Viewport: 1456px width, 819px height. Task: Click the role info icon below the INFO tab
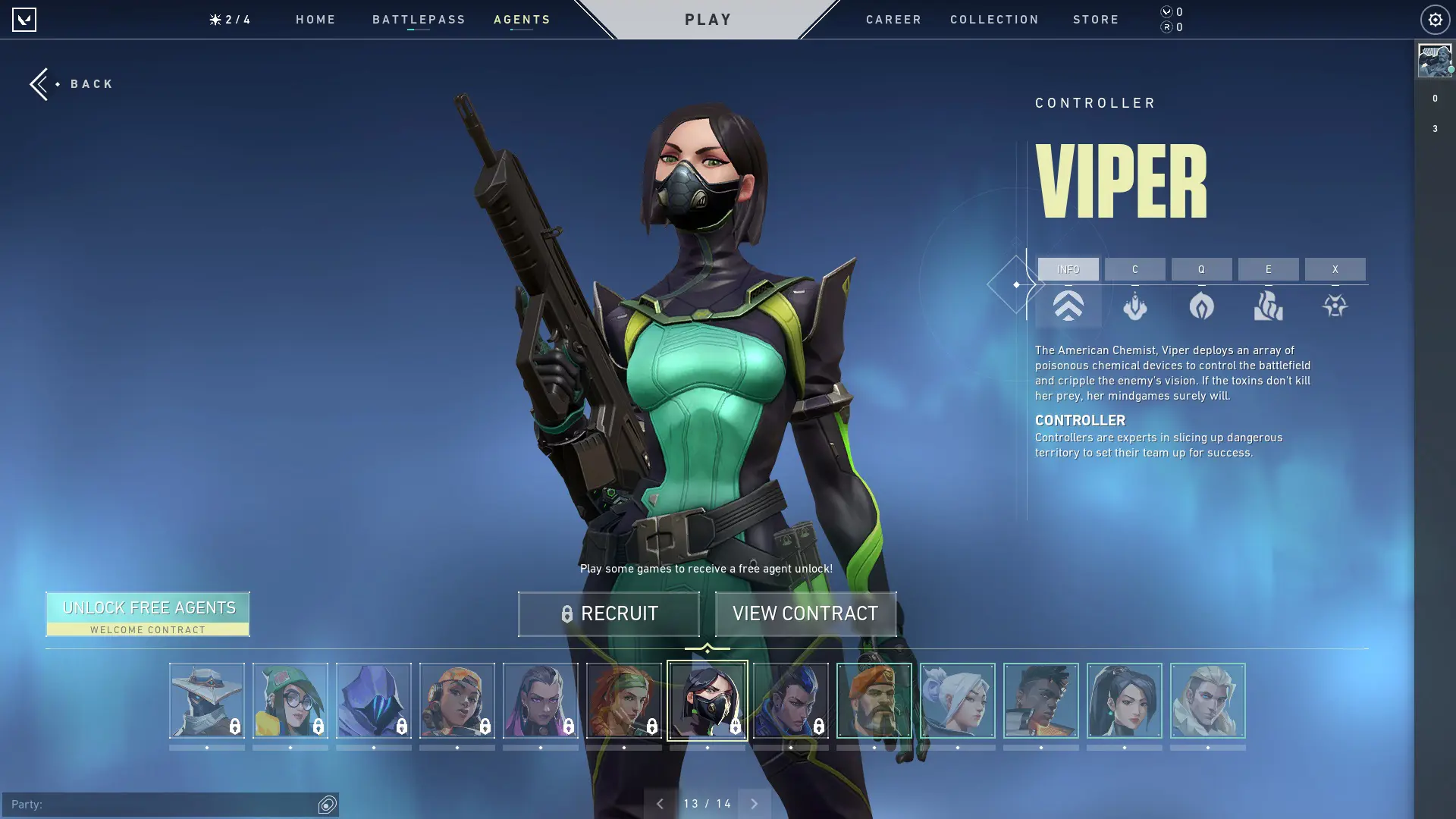point(1068,306)
